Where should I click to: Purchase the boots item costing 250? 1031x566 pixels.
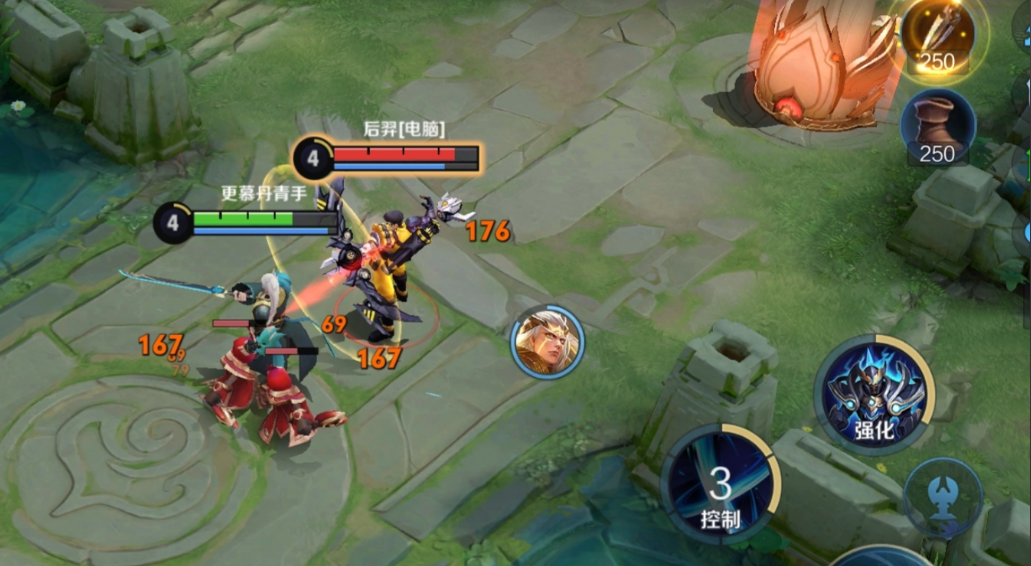point(937,126)
